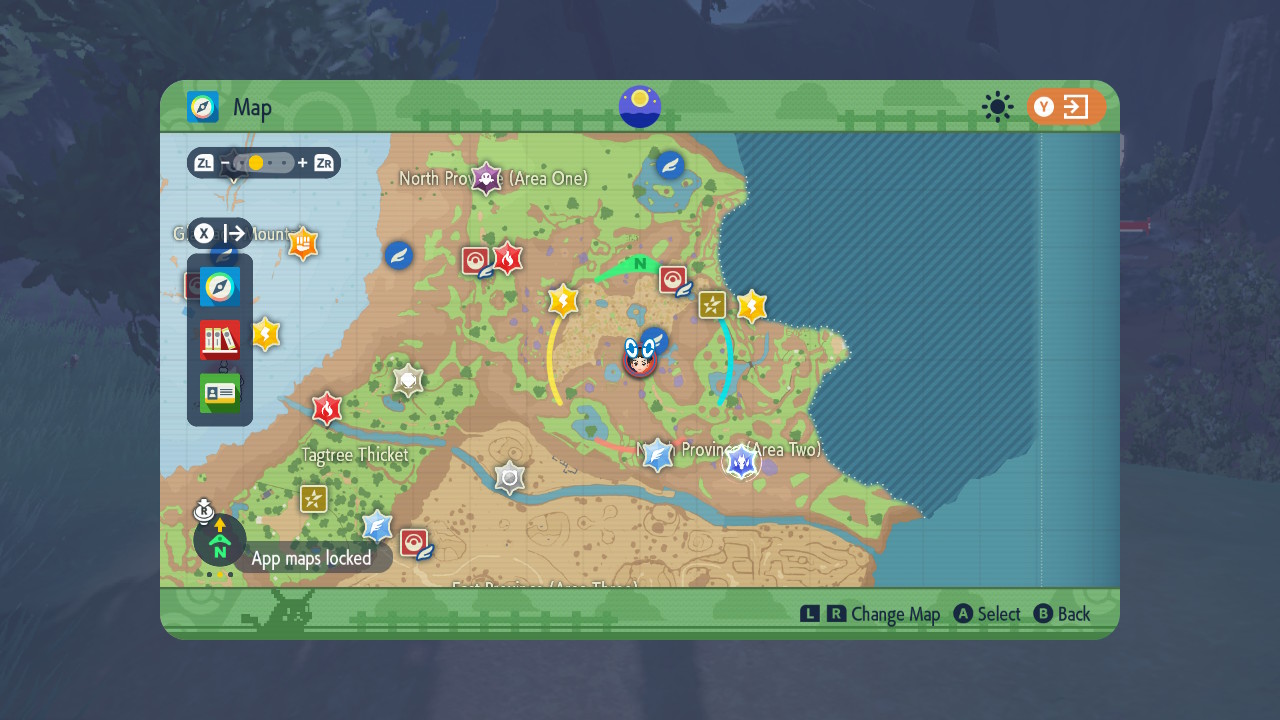Toggle map brightness with the sun icon
This screenshot has height=720, width=1280.
pyautogui.click(x=997, y=107)
